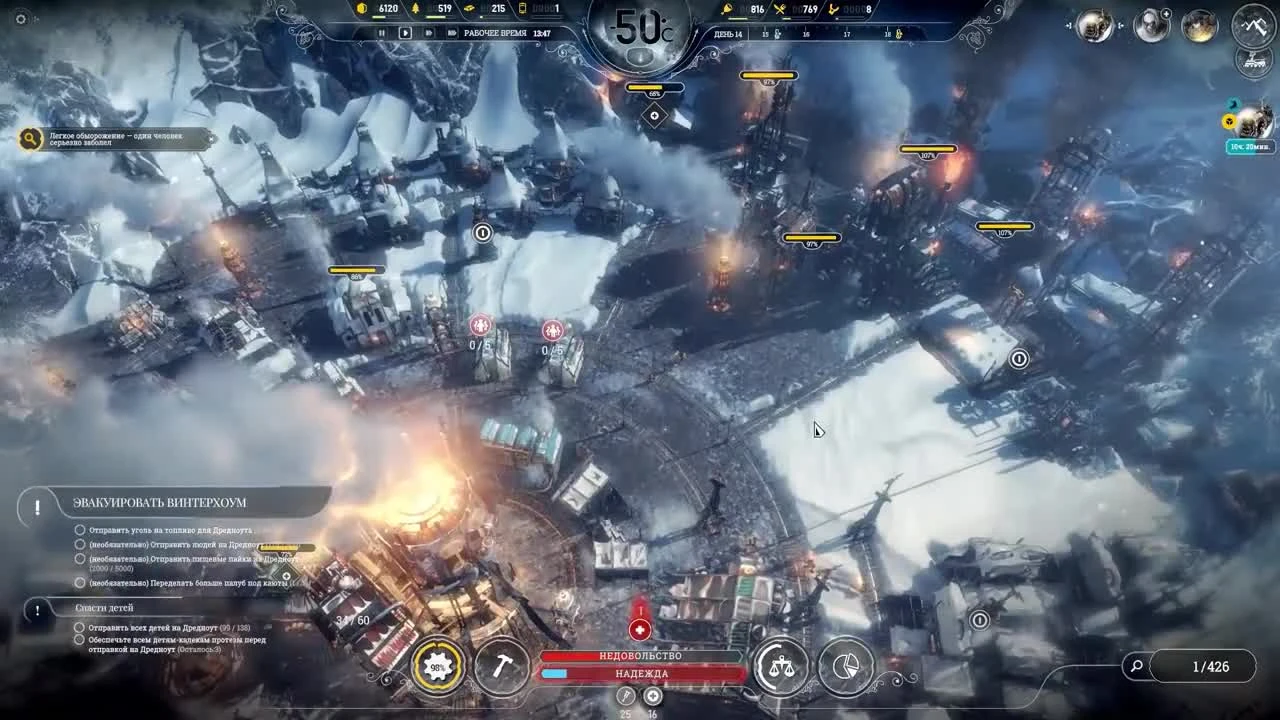Click the medical cross marker above the hope bar
The width and height of the screenshot is (1280, 720).
click(639, 630)
